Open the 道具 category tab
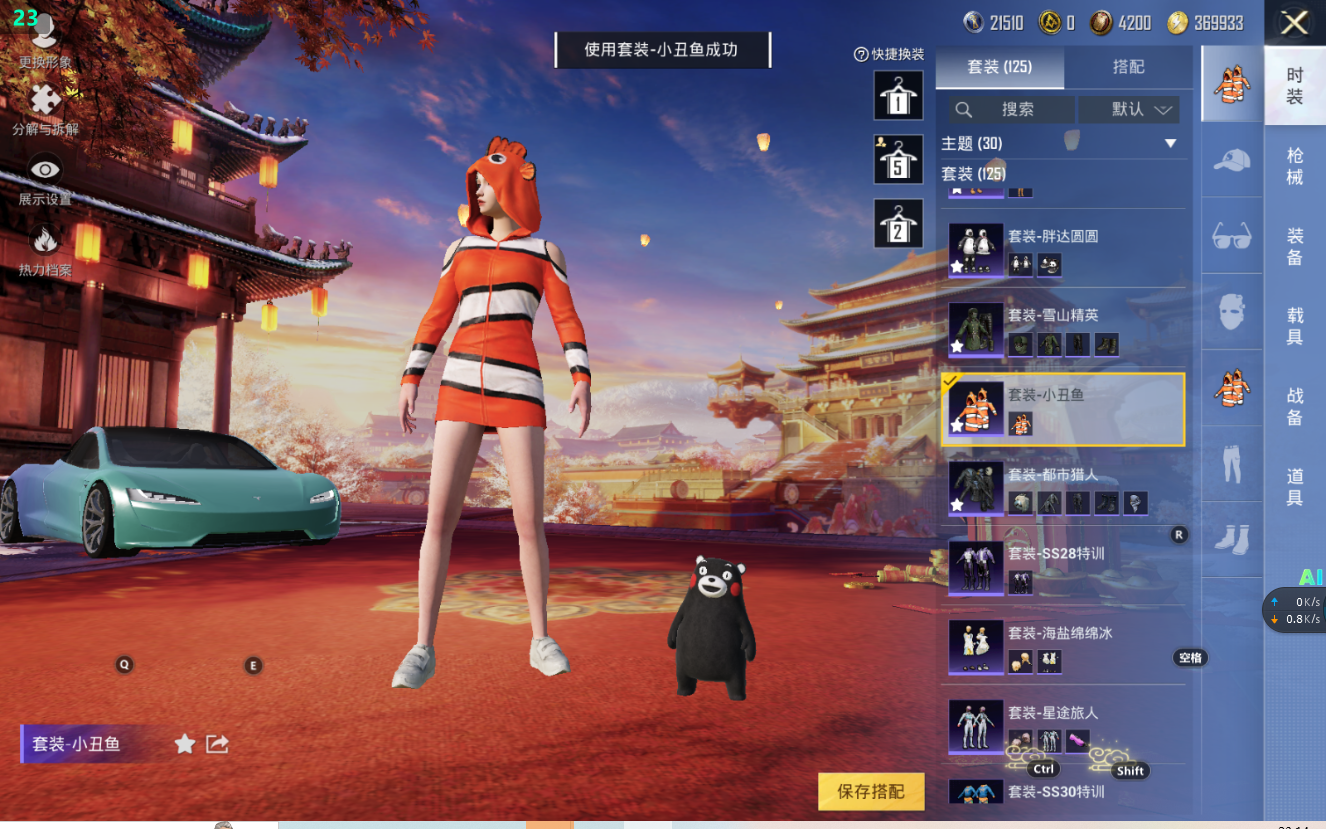 [1294, 486]
